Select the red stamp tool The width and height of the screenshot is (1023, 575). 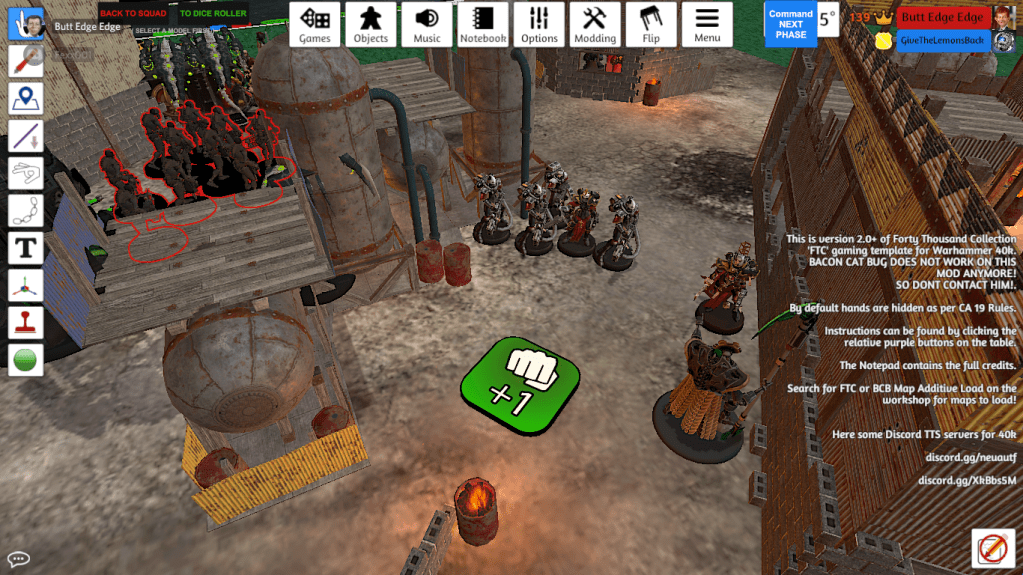click(25, 321)
